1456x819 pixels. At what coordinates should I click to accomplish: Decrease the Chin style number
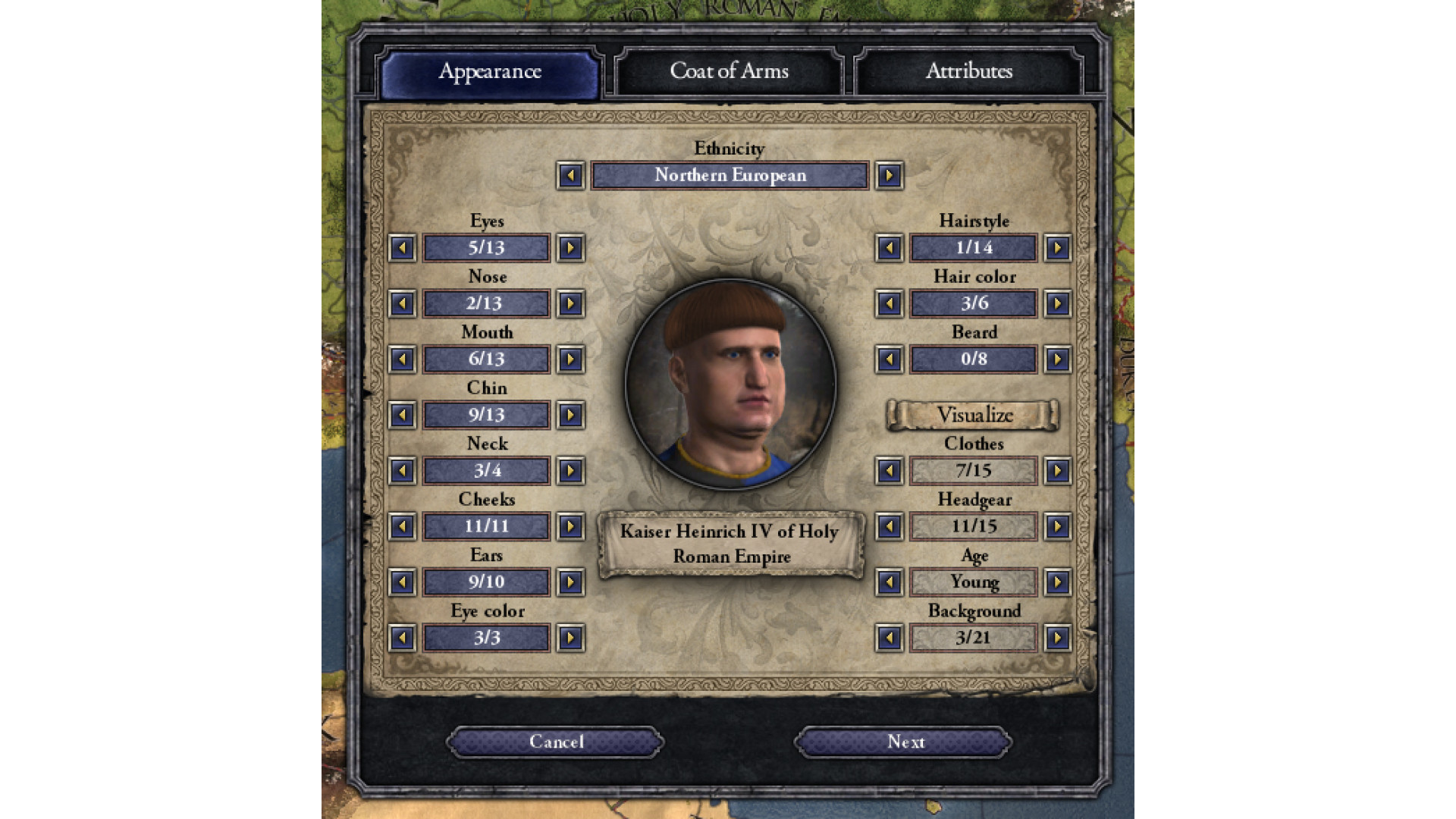point(402,416)
